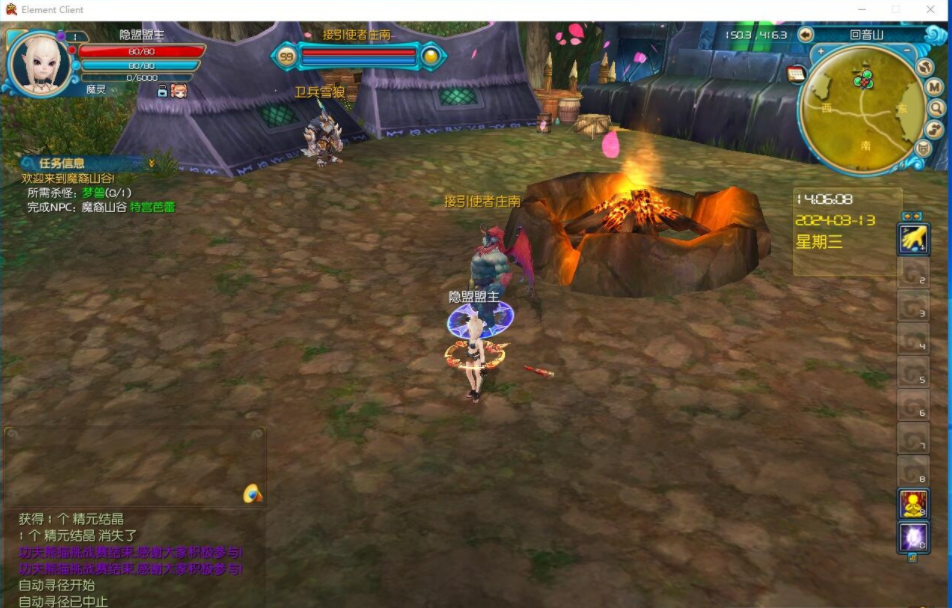Click the back arrow beside 回音山

tap(806, 34)
